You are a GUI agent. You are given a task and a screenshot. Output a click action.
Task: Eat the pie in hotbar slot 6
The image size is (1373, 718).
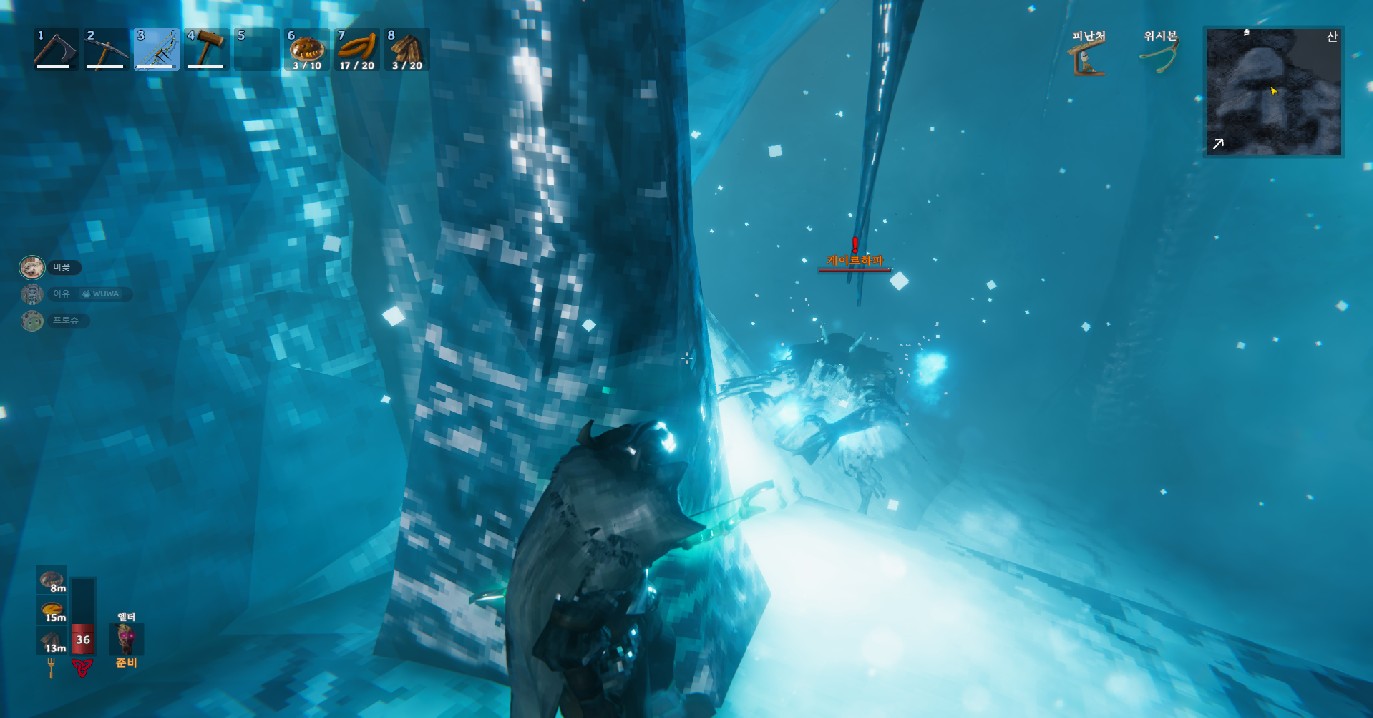[x=306, y=49]
